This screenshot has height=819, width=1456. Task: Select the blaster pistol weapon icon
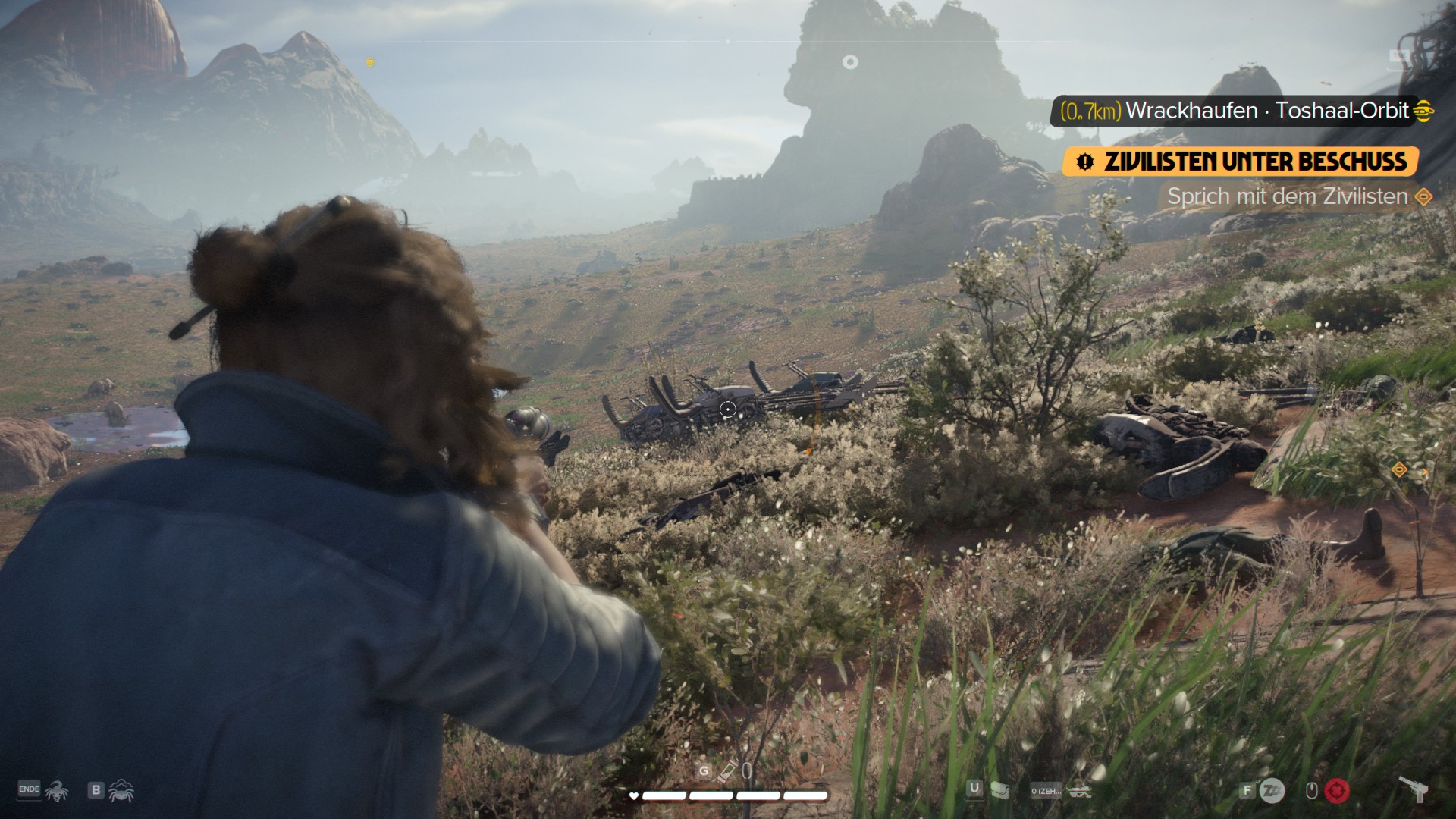[x=1413, y=789]
